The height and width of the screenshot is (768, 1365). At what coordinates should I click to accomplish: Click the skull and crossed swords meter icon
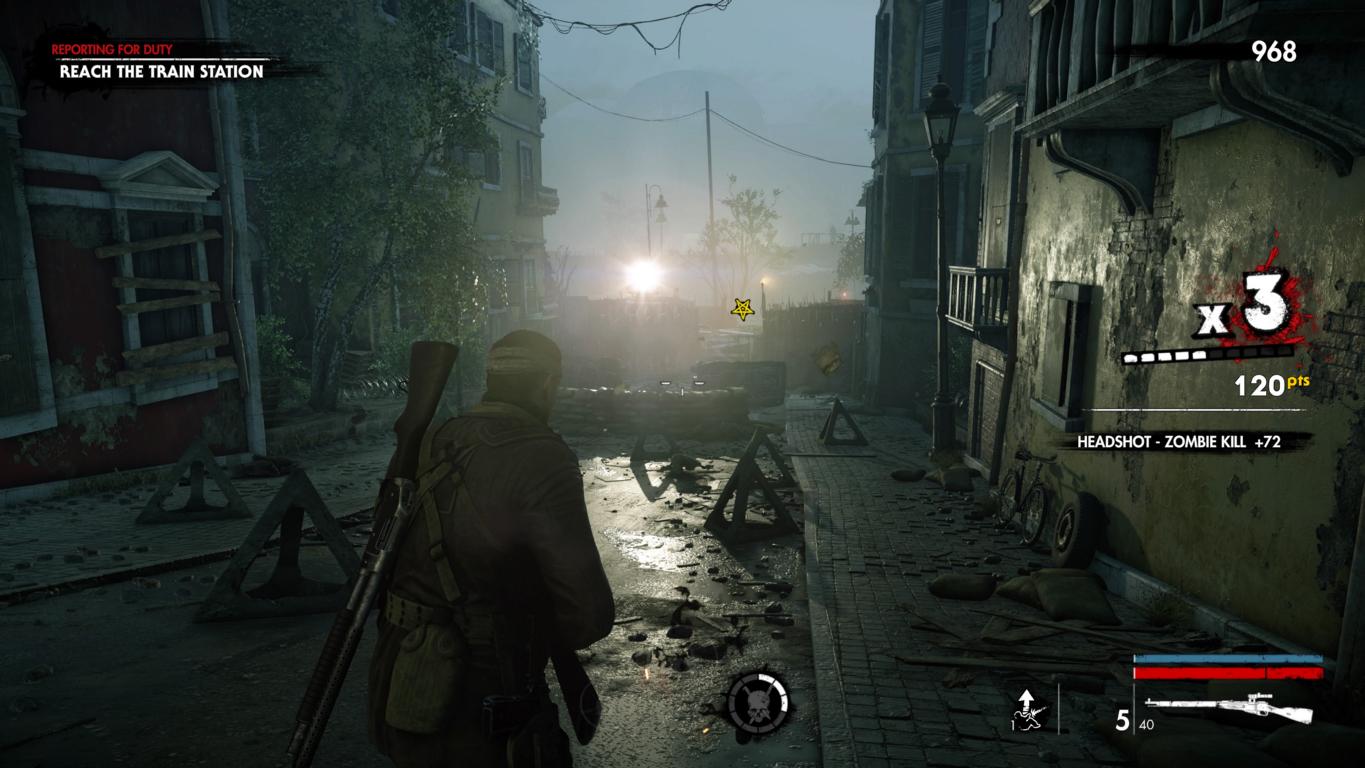757,700
